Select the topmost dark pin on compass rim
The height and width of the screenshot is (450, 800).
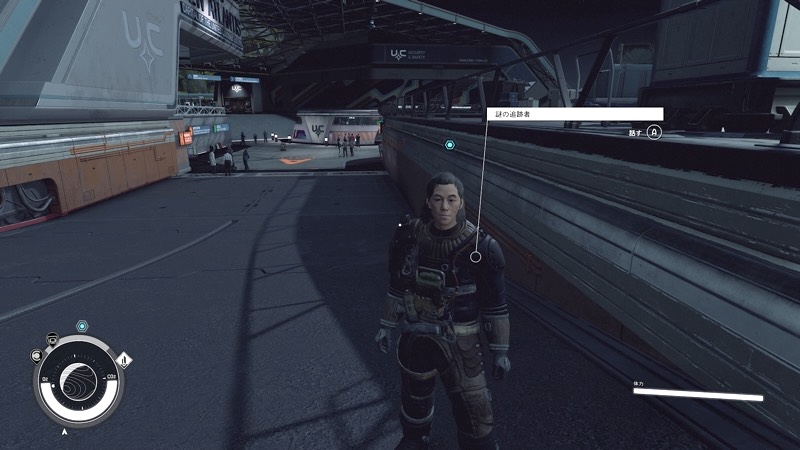[51, 338]
